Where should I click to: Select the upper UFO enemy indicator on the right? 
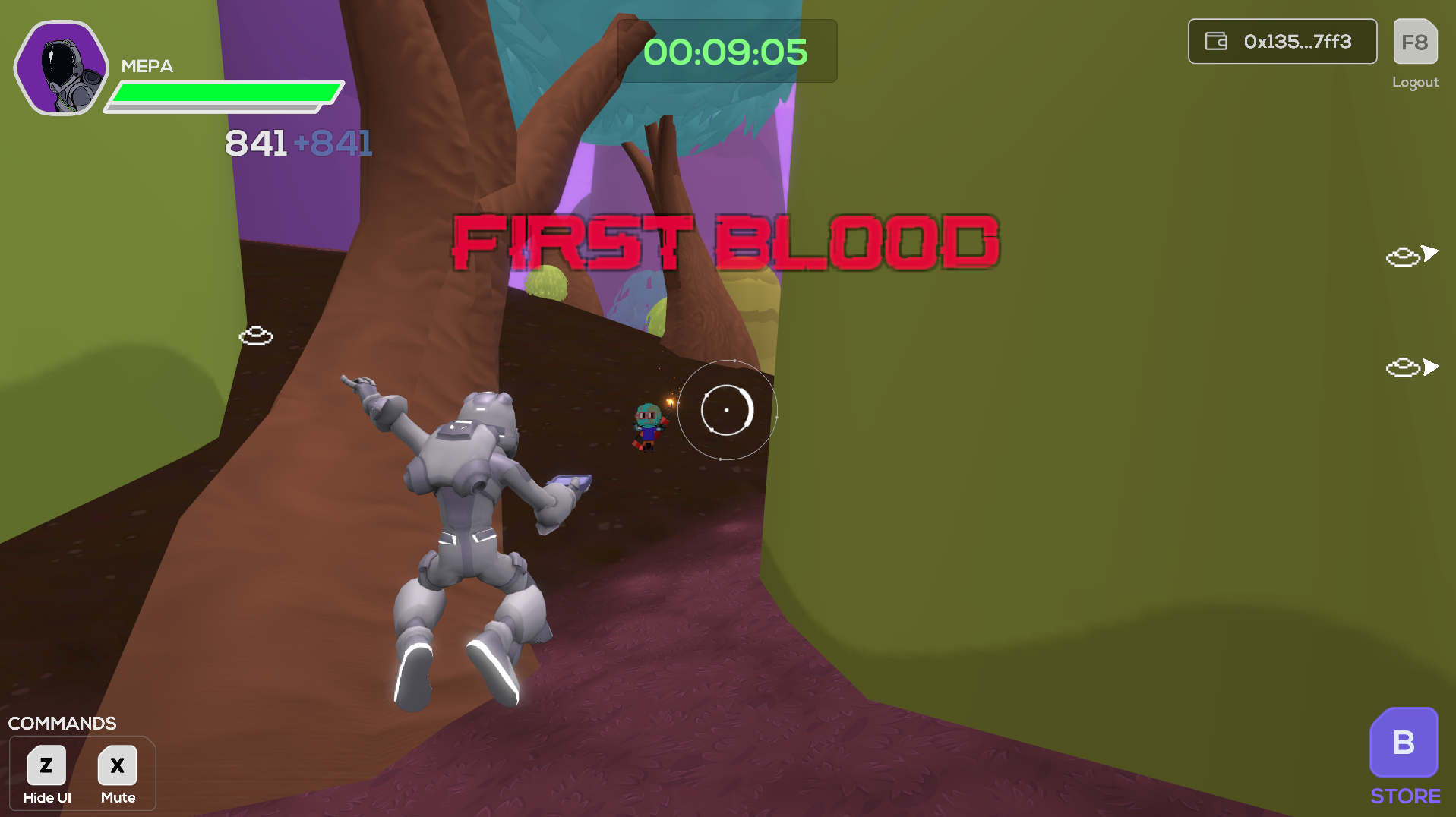1402,255
